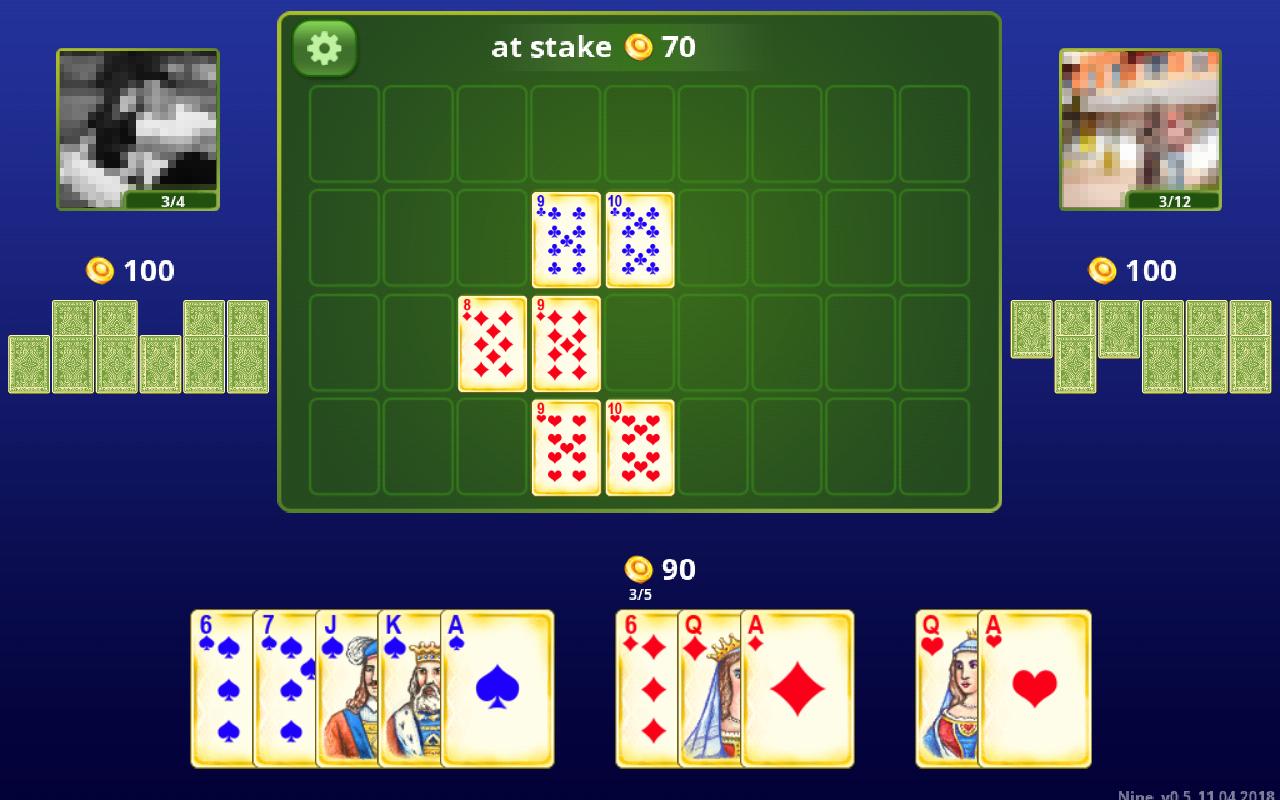Click the 10 of Hearts on the board
Screen dimensions: 1280x800
pos(640,448)
